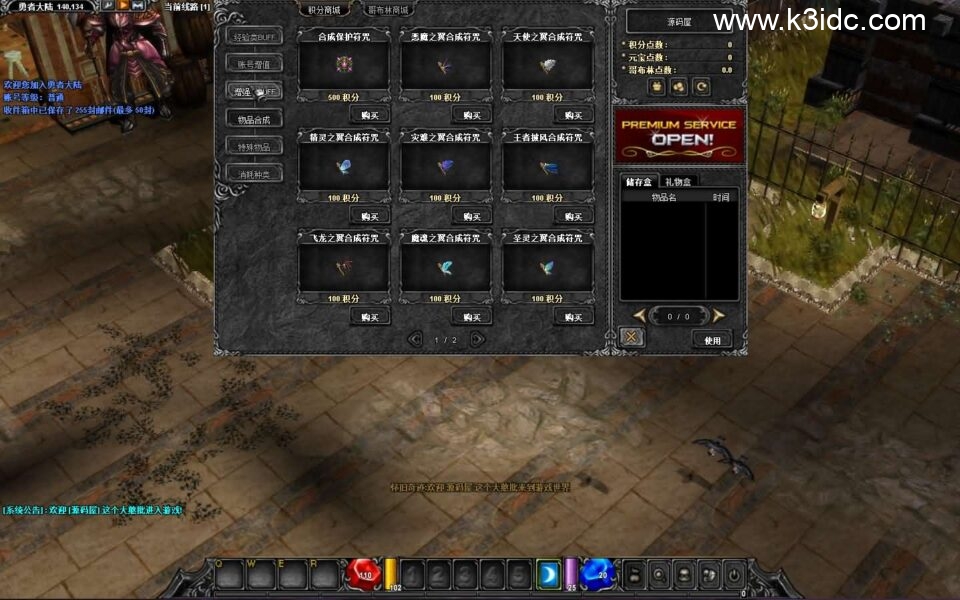The width and height of the screenshot is (960, 600).
Task: Switch to the 积分商城 shop tab
Action: (x=326, y=10)
